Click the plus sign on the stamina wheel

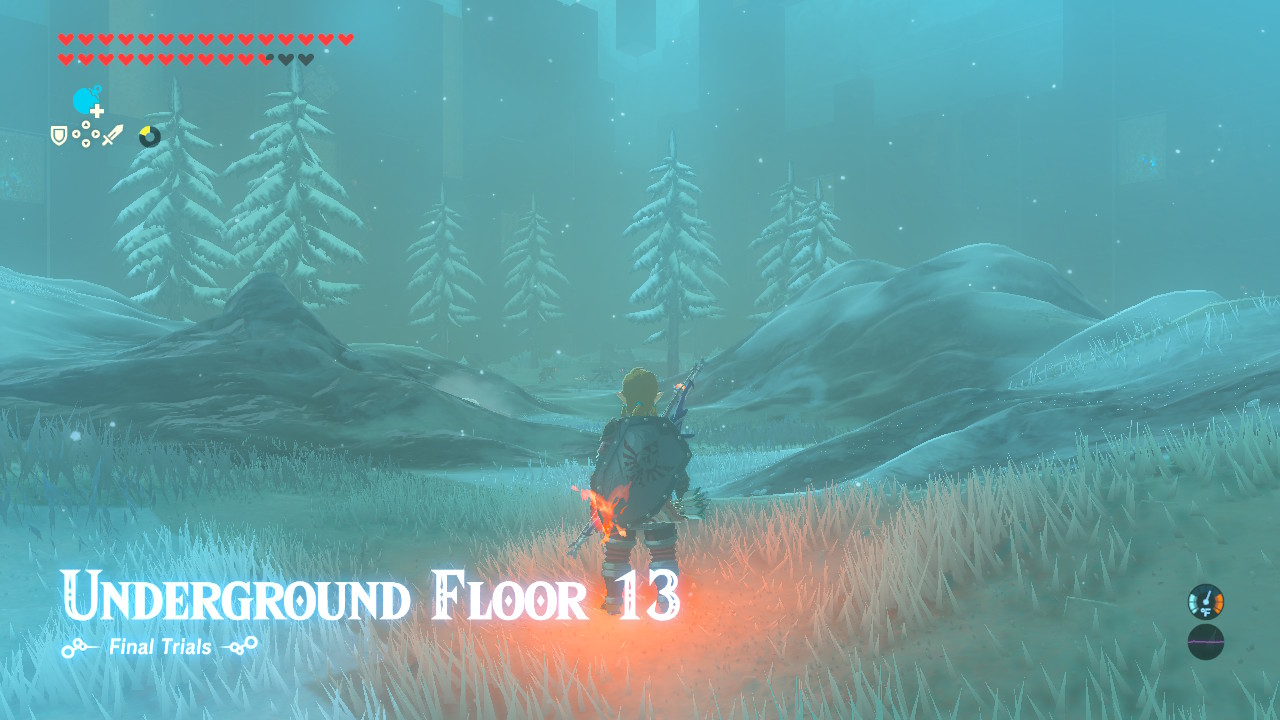(x=96, y=110)
